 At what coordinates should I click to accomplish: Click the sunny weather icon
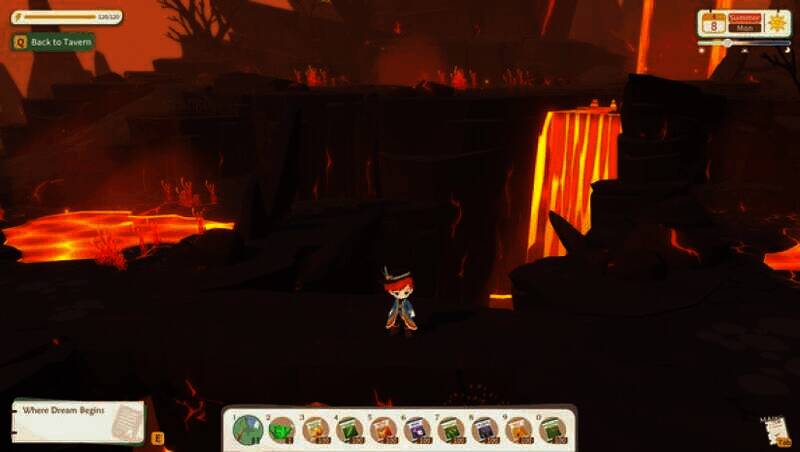(776, 24)
